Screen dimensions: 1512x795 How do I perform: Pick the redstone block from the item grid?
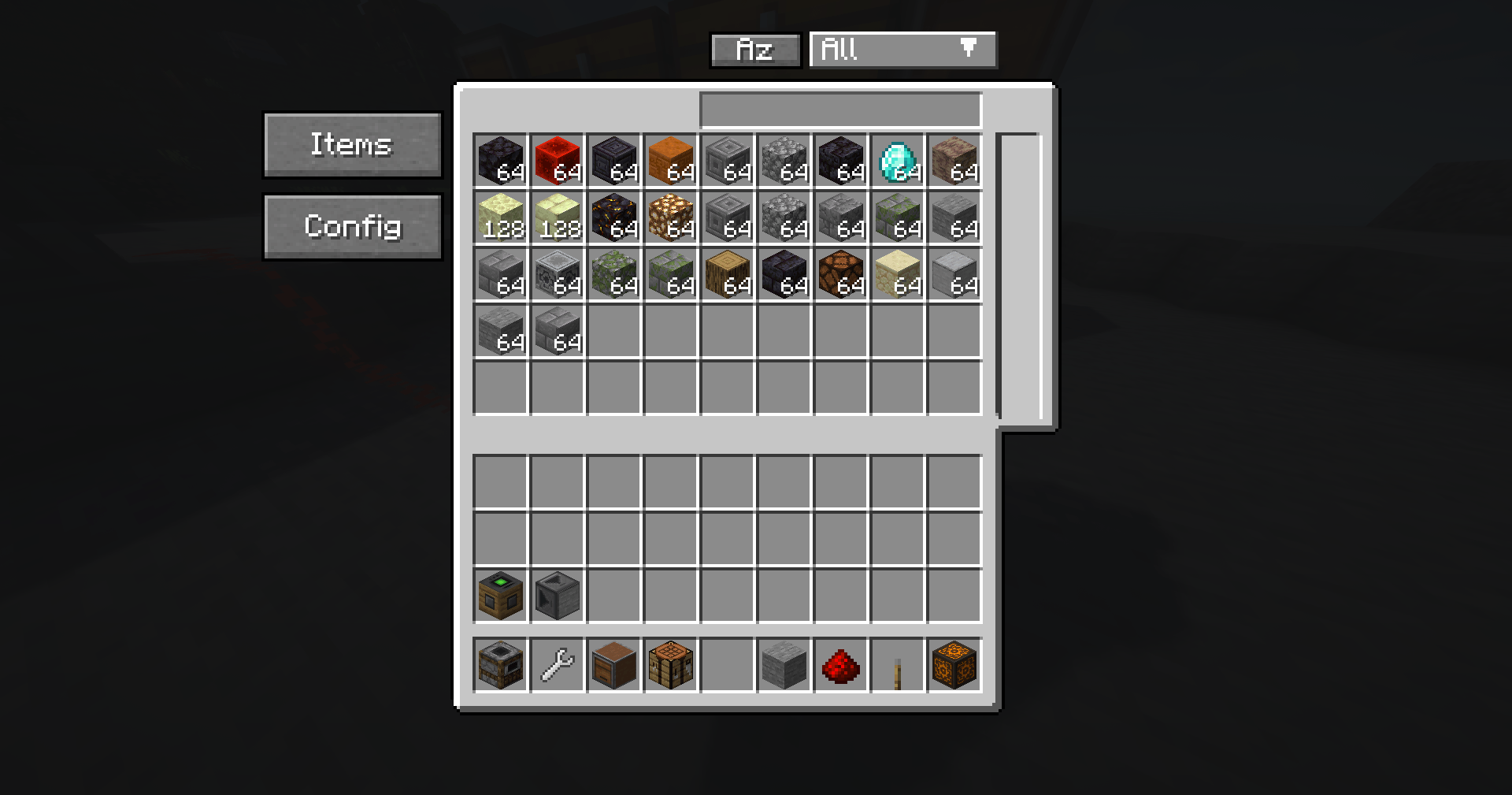(558, 163)
